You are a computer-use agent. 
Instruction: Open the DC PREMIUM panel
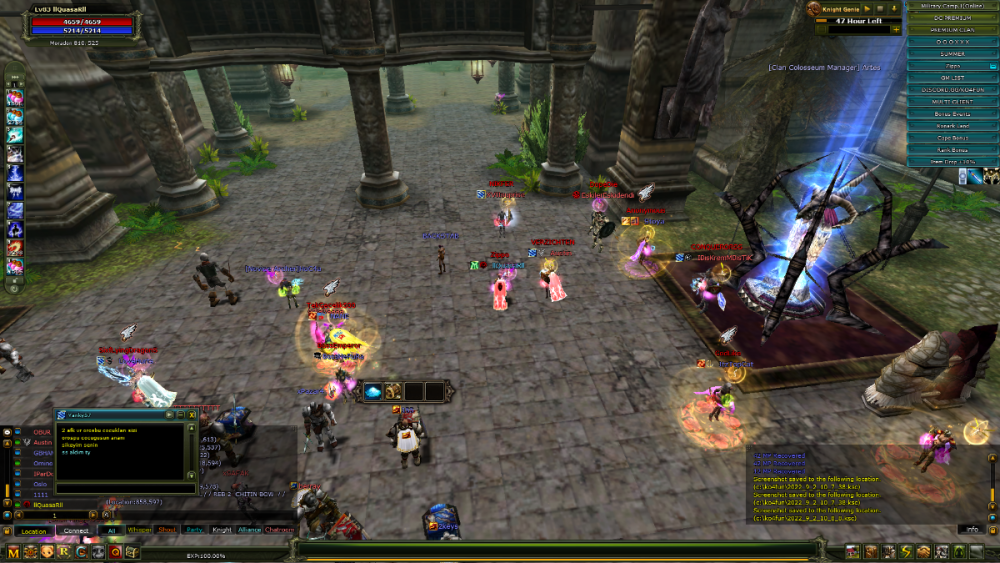[x=953, y=18]
